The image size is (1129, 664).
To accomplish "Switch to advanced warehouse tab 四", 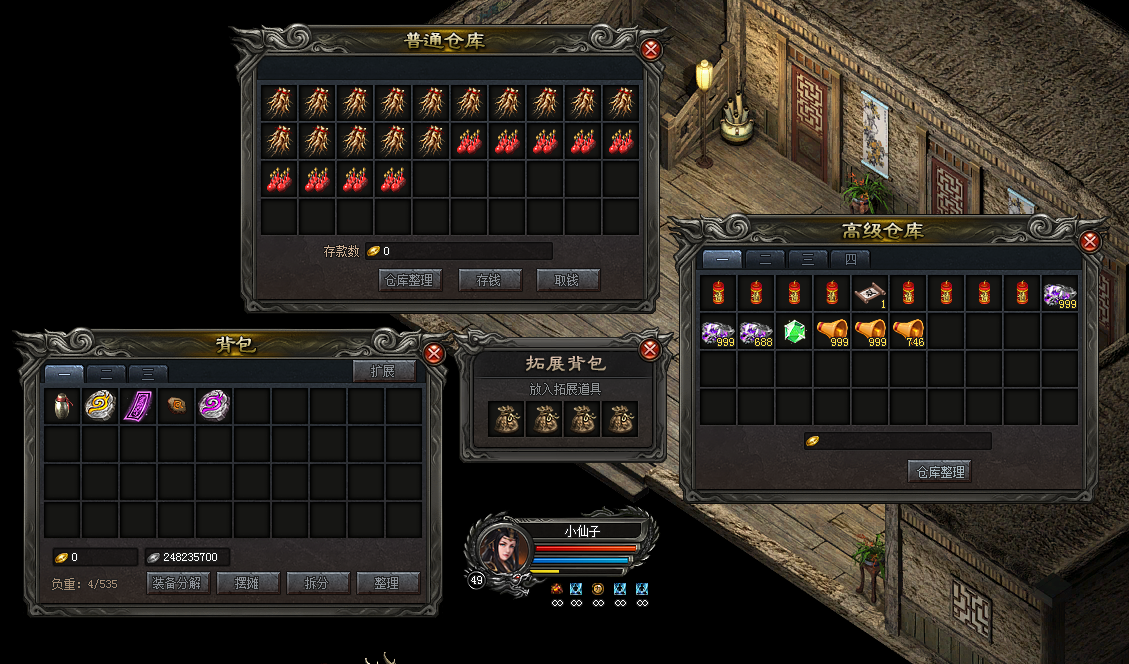I will click(x=850, y=259).
